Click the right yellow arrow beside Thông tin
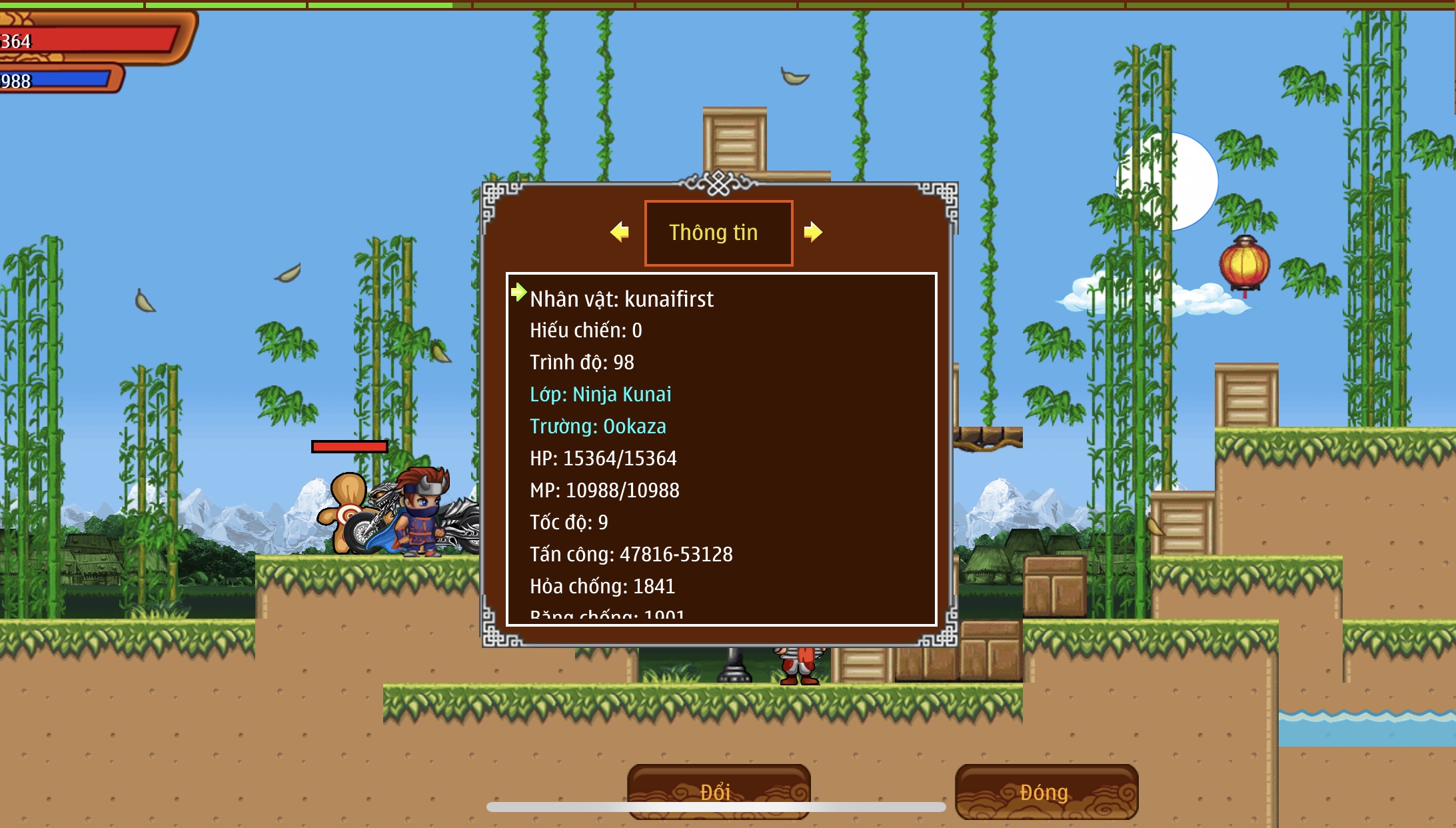 tap(812, 232)
